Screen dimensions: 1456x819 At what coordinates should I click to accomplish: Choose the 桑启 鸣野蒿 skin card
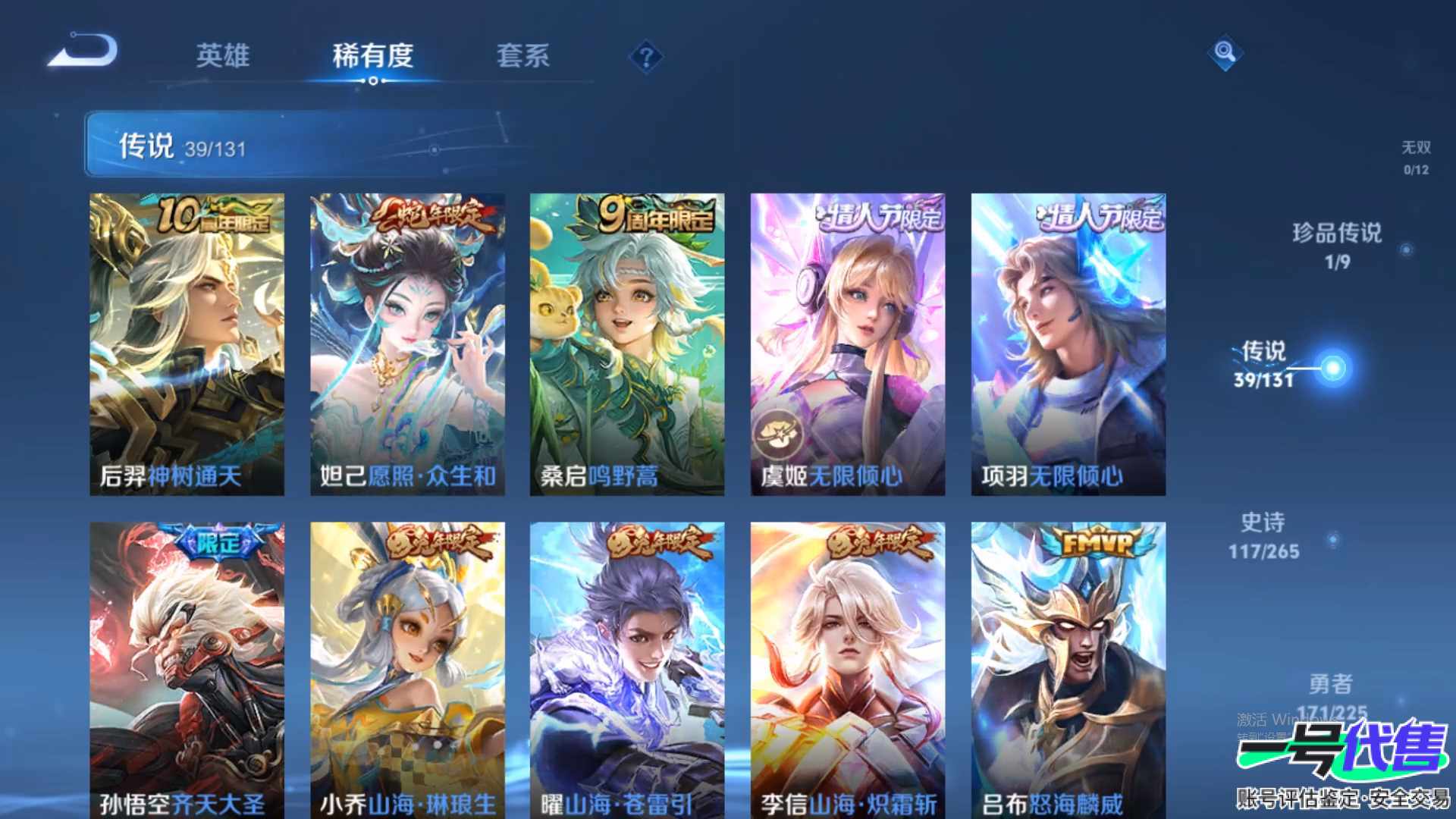(x=626, y=344)
